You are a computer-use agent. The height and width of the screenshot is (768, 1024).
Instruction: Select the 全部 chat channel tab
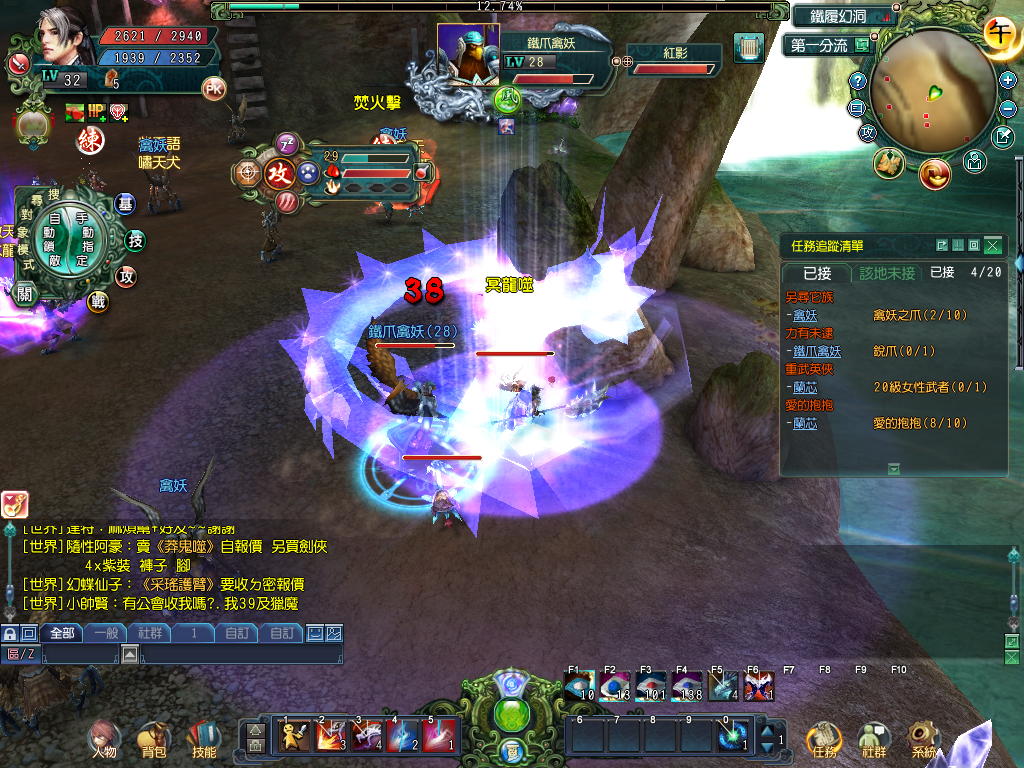pyautogui.click(x=62, y=632)
